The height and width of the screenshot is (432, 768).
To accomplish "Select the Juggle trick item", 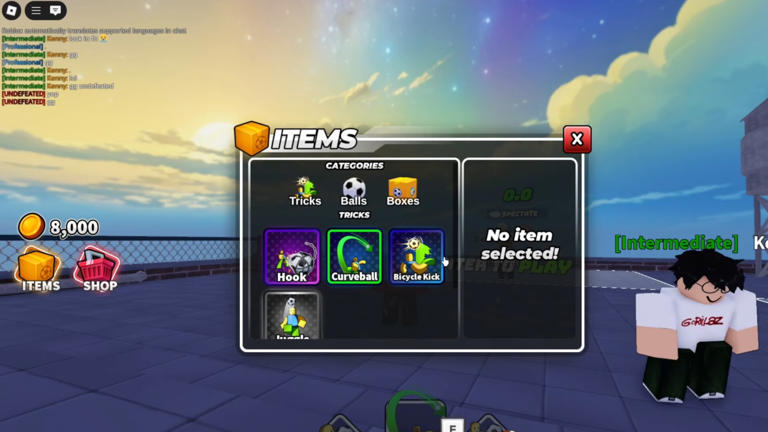I will (292, 316).
